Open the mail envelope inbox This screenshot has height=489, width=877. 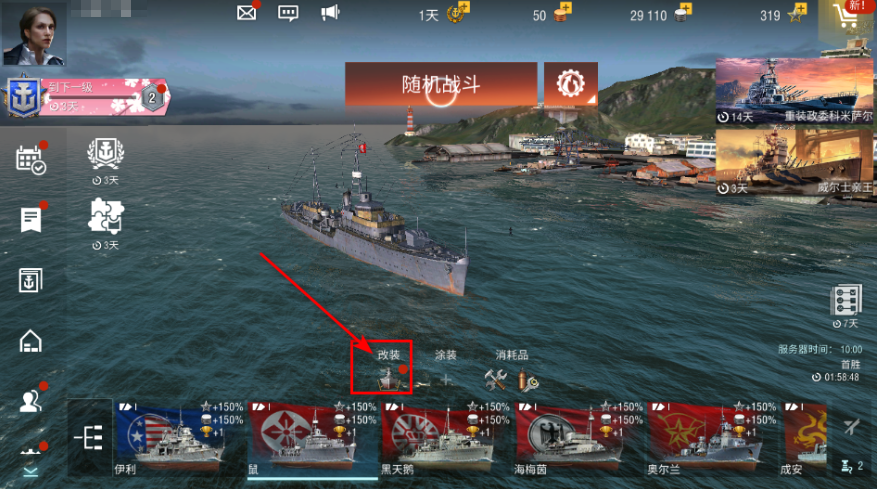tap(246, 13)
